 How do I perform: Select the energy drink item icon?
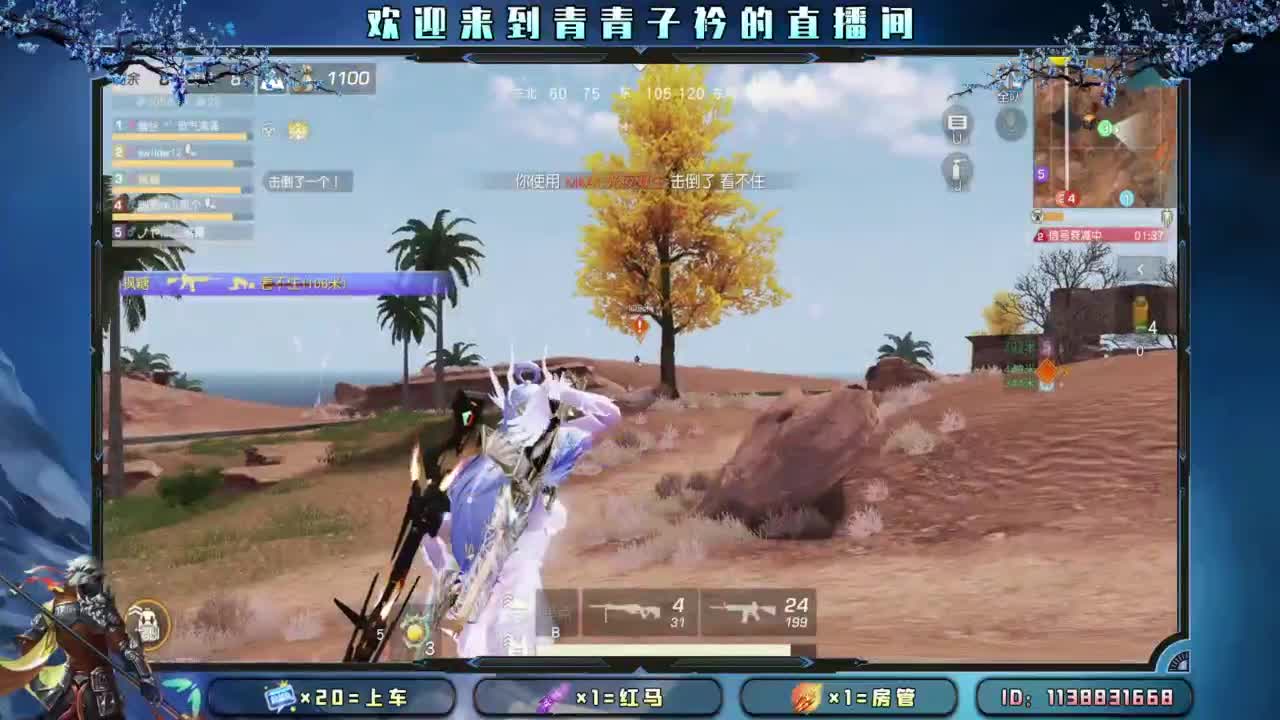[1141, 310]
